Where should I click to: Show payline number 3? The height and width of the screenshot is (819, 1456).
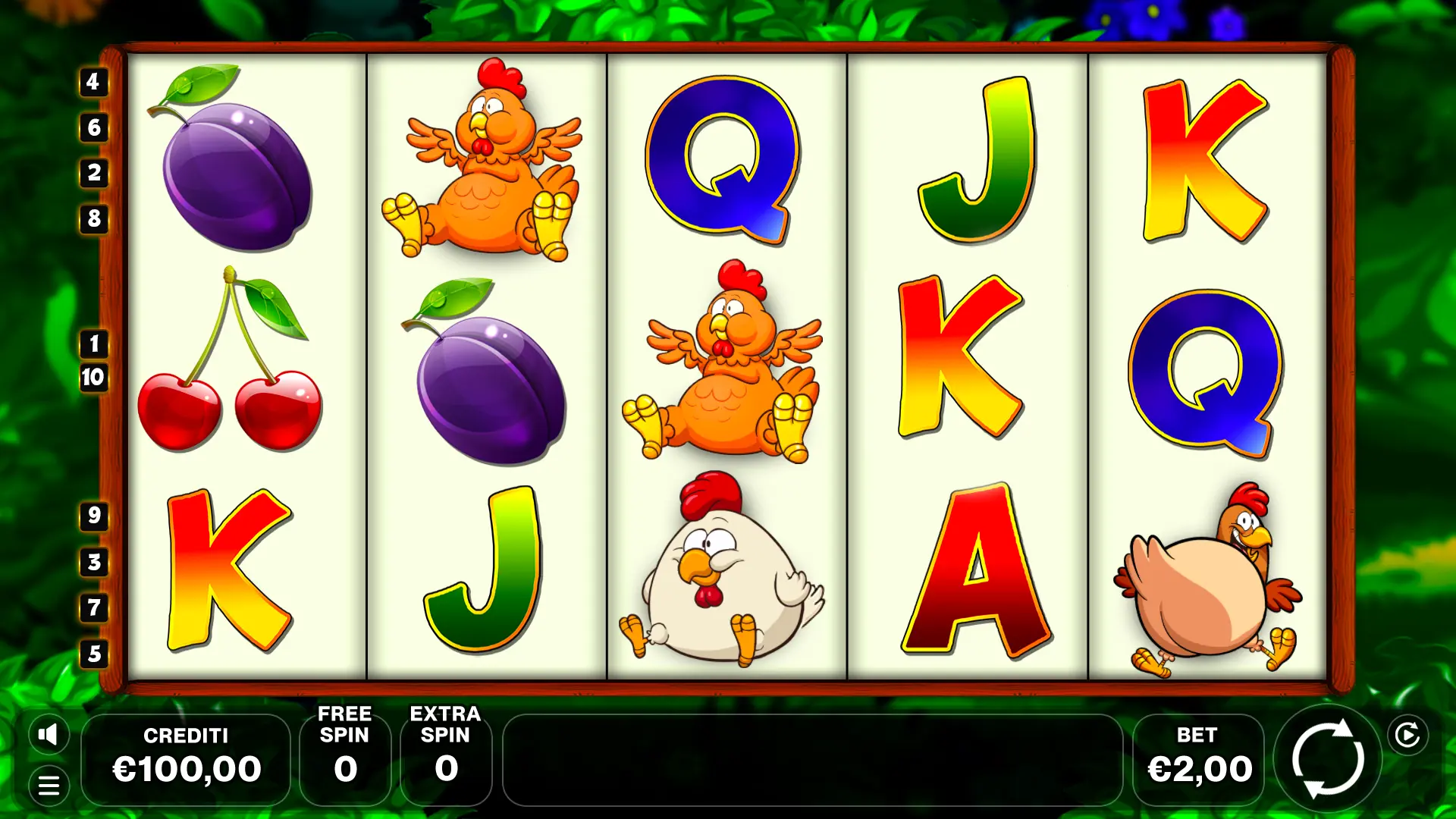pyautogui.click(x=93, y=562)
